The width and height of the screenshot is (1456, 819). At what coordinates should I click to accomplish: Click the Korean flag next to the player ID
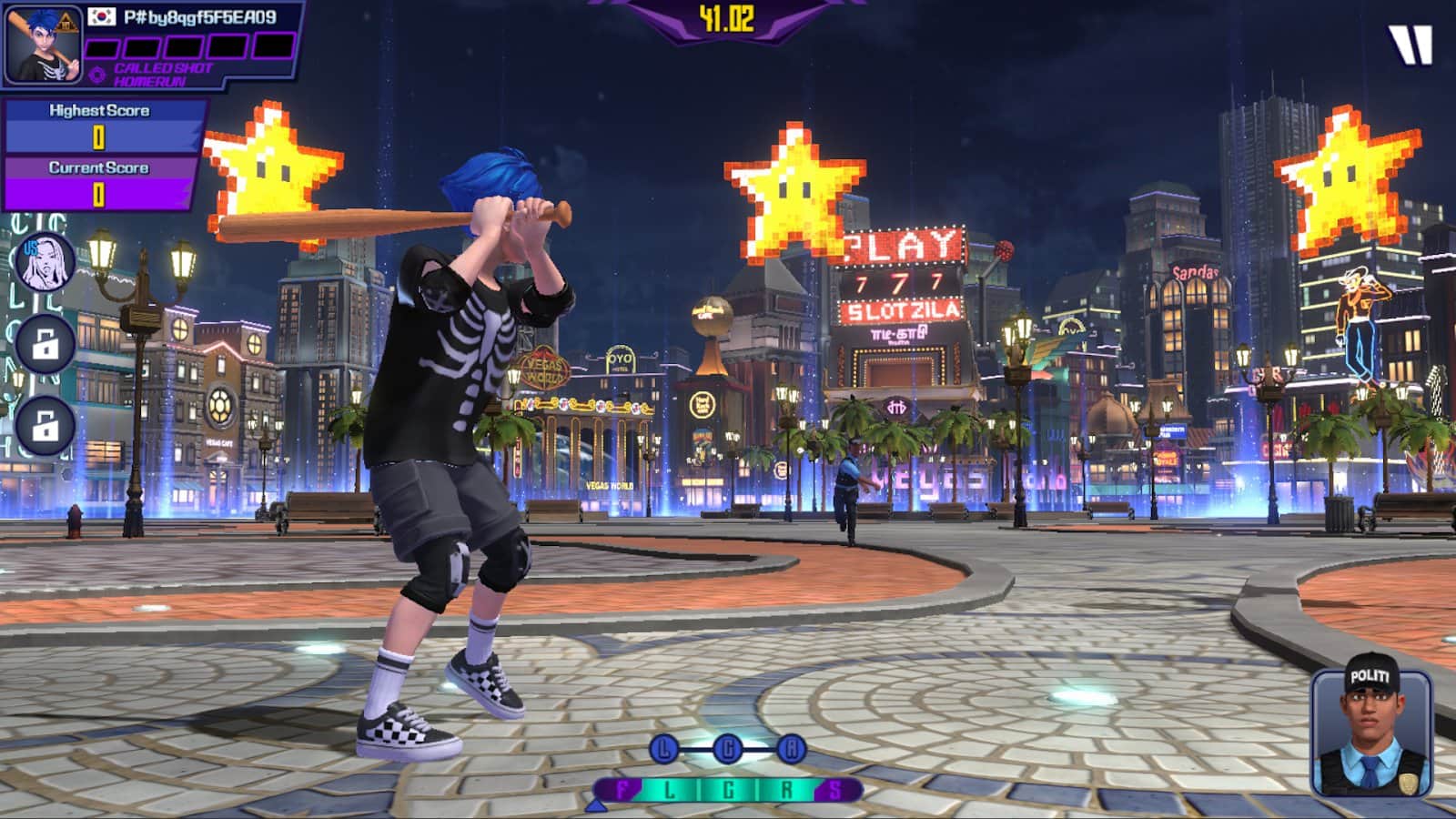100,17
